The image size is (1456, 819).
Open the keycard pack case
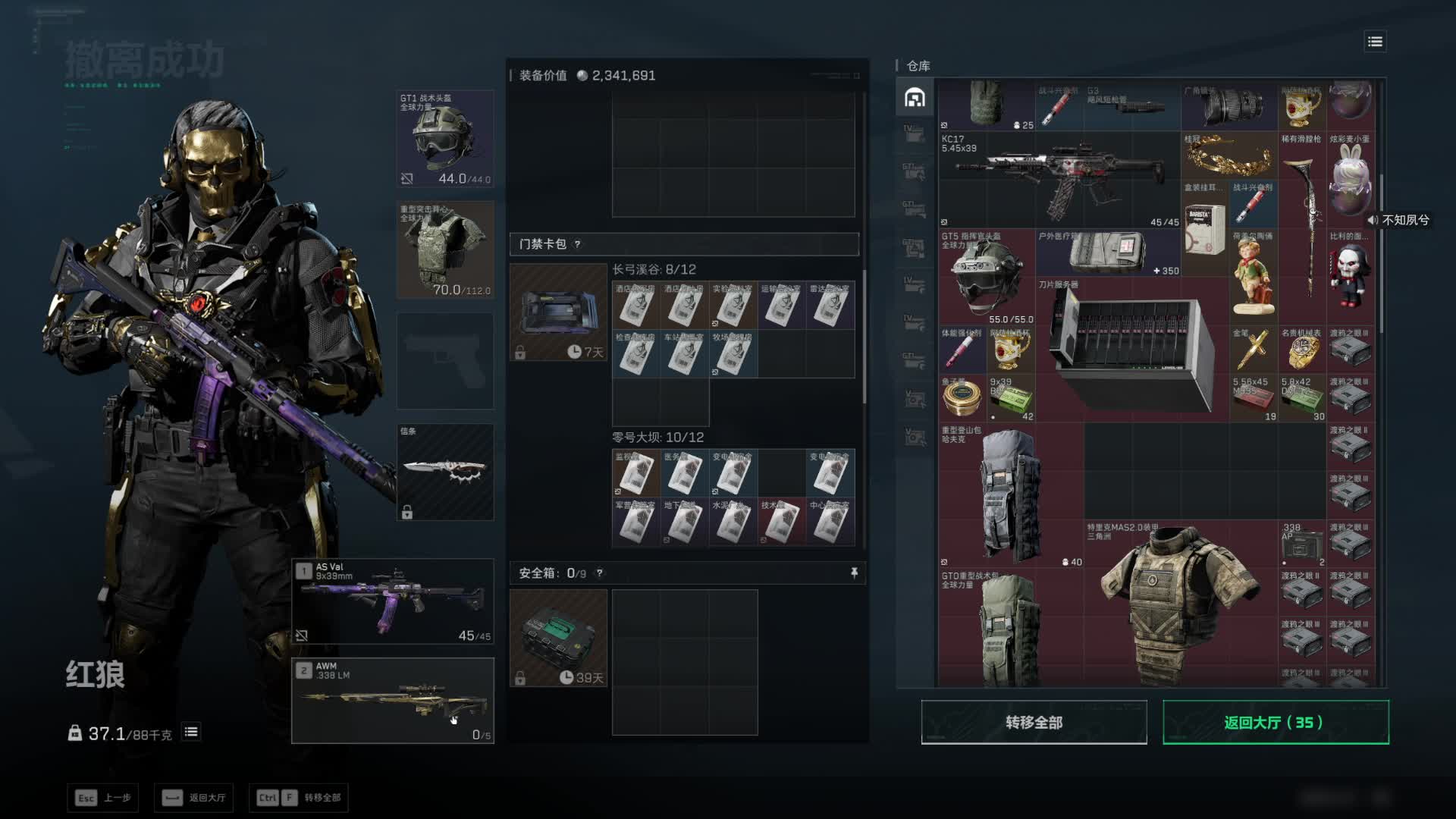(x=558, y=312)
